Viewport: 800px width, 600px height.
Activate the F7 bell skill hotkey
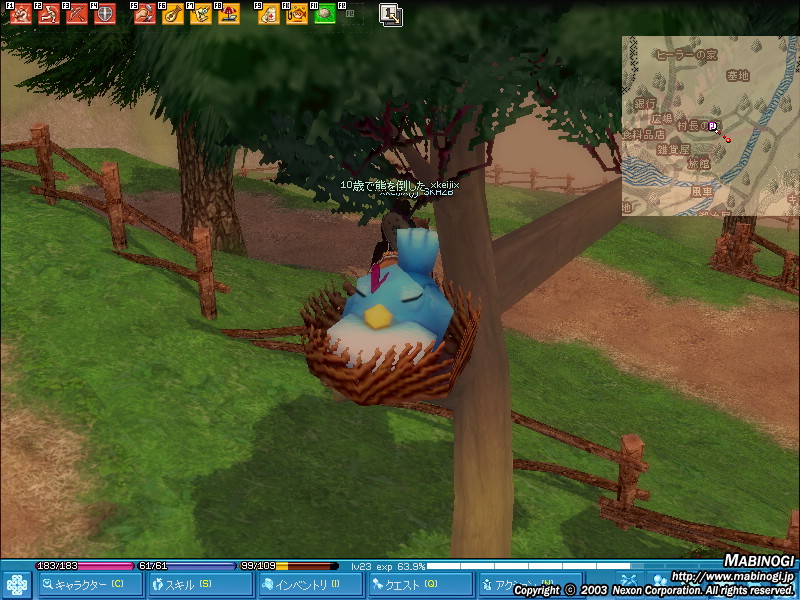point(201,14)
